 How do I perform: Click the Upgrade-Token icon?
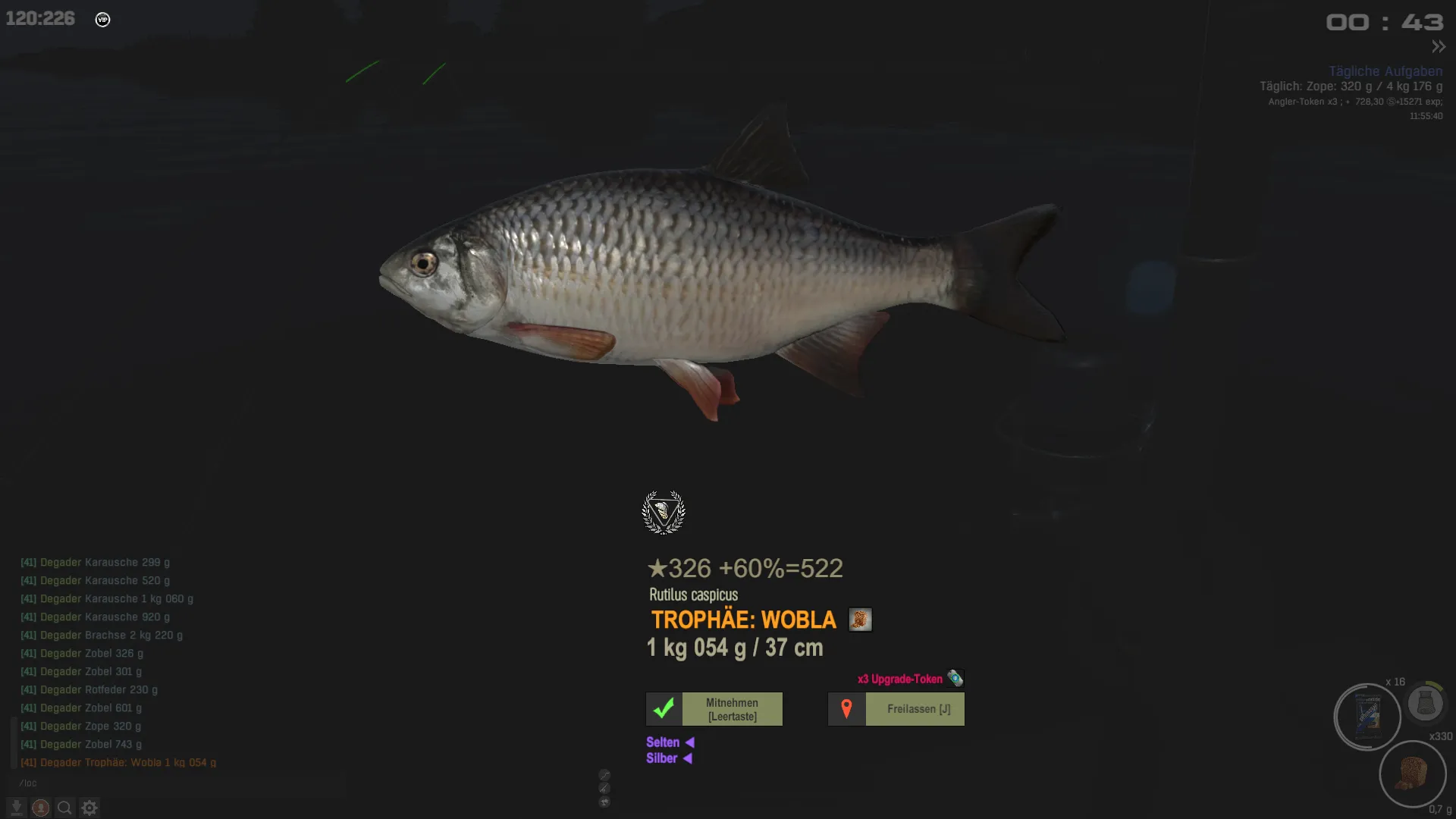955,678
